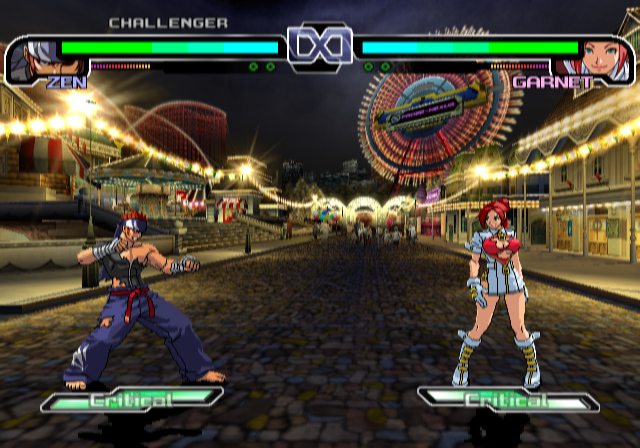Click Garnet's character portrait
The width and height of the screenshot is (640, 448).
pos(604,59)
